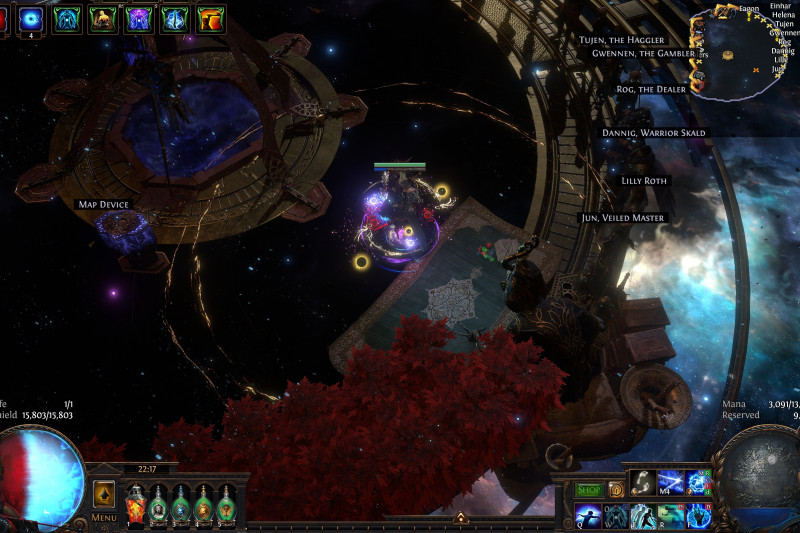
Task: Use the green flask in slot 4
Action: coord(204,503)
